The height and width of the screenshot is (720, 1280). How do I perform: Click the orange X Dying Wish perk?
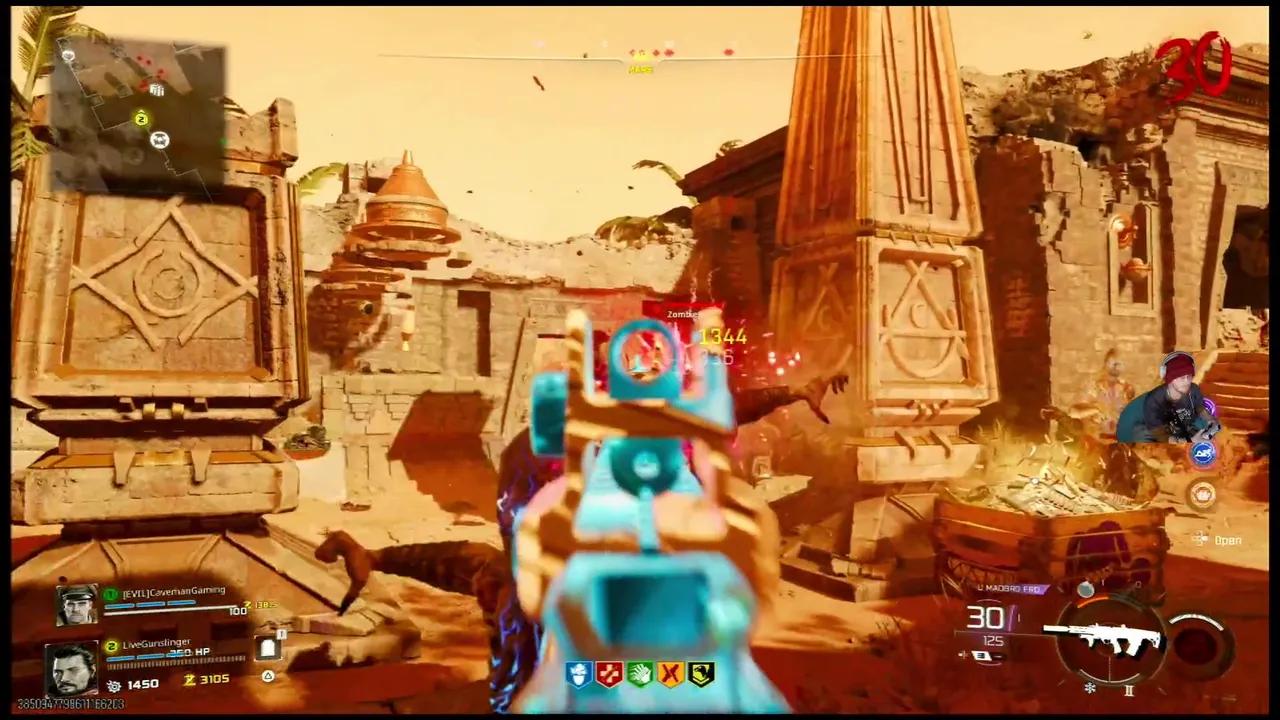669,672
